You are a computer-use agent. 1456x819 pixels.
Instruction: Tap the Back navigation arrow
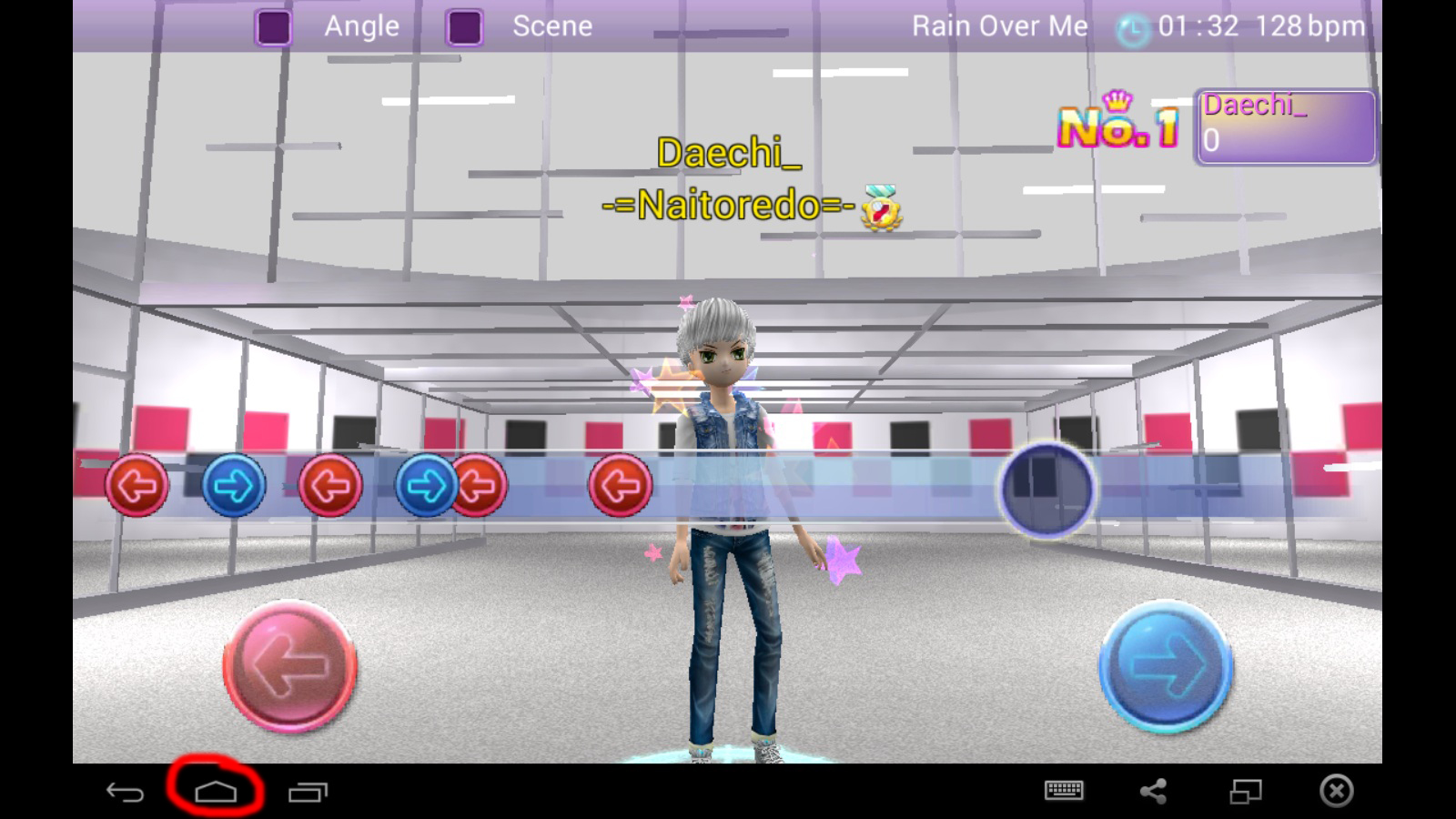pyautogui.click(x=126, y=791)
